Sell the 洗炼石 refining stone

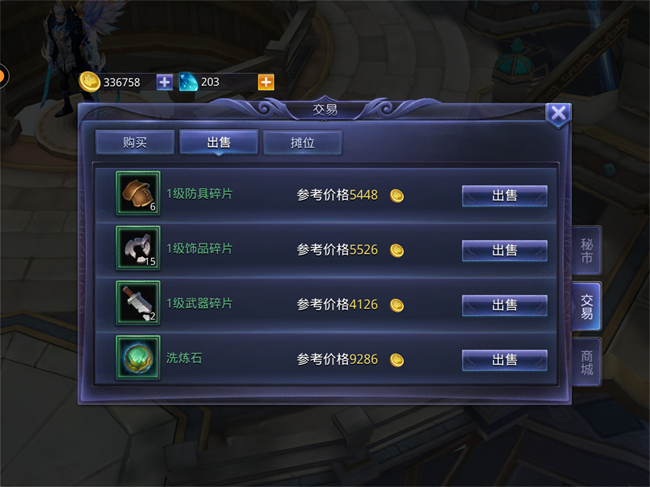(504, 359)
